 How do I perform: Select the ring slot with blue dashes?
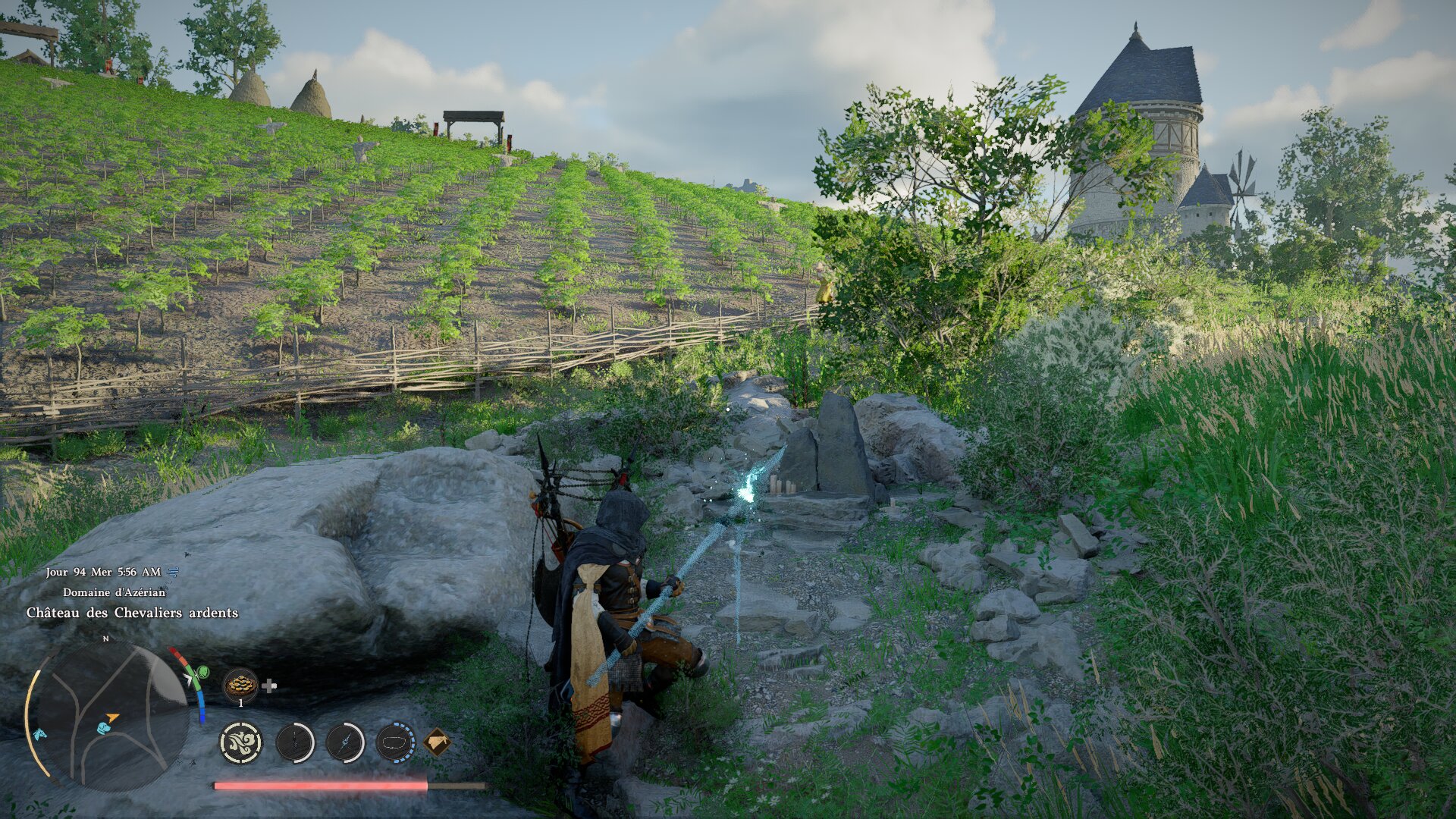point(395,742)
